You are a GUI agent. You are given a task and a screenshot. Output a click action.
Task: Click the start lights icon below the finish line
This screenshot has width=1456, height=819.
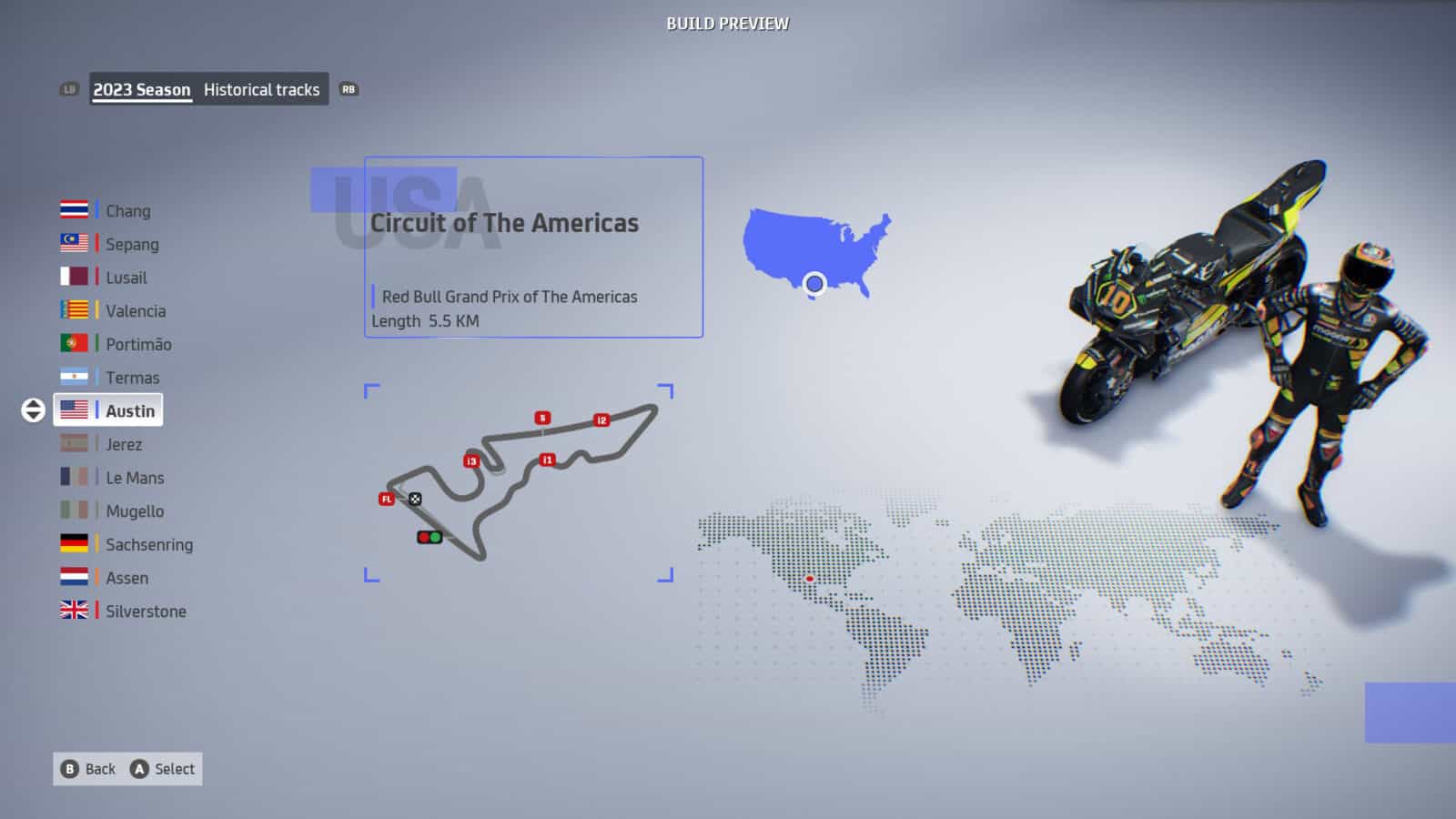(430, 538)
